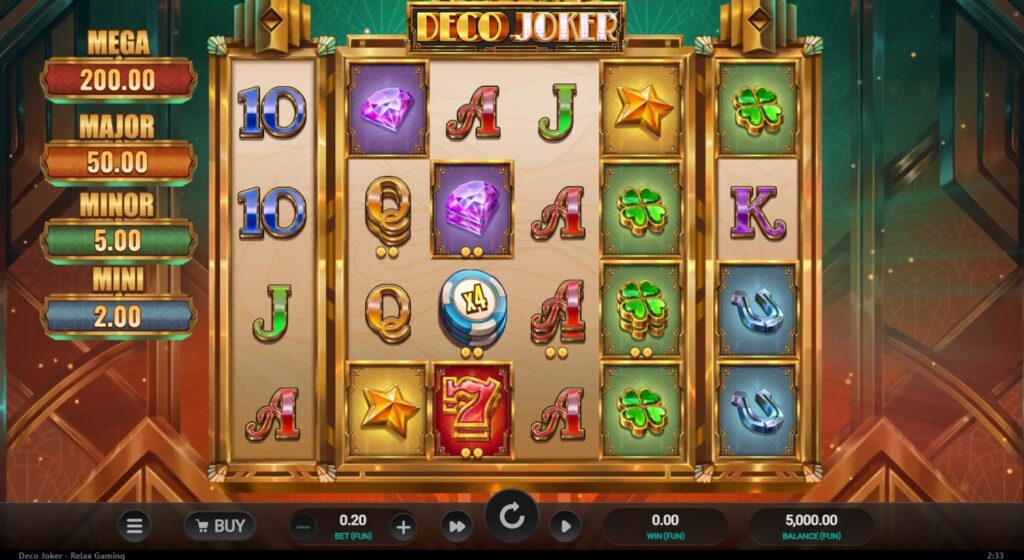The height and width of the screenshot is (560, 1024).
Task: Open the BUY feature
Action: [x=220, y=525]
